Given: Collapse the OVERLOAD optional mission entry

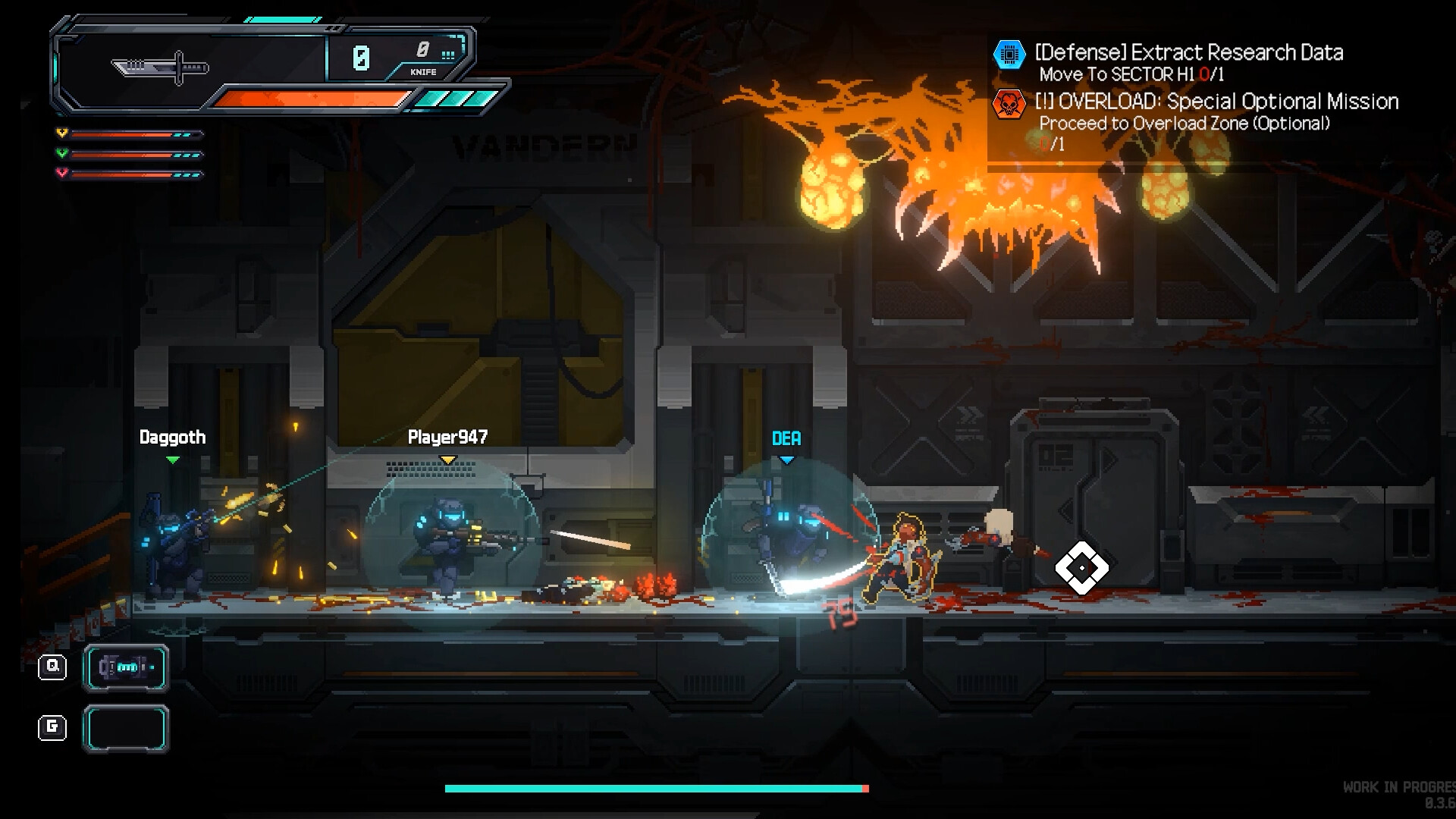Looking at the screenshot, I should click(x=1216, y=101).
